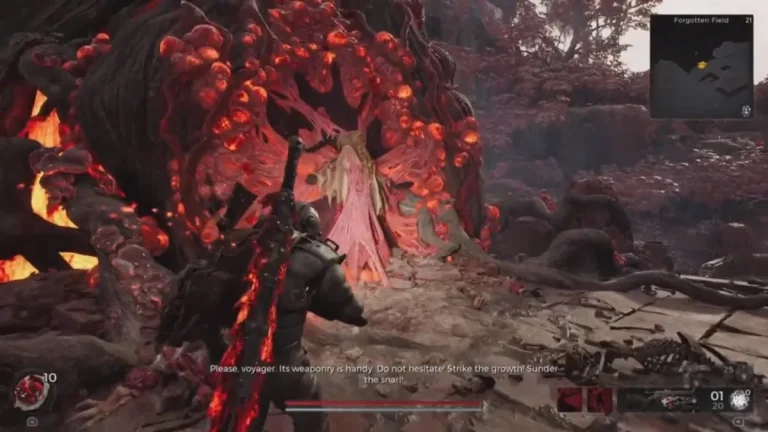Click the emblem in the minimap corner
768x432 pixels.
coord(744,110)
